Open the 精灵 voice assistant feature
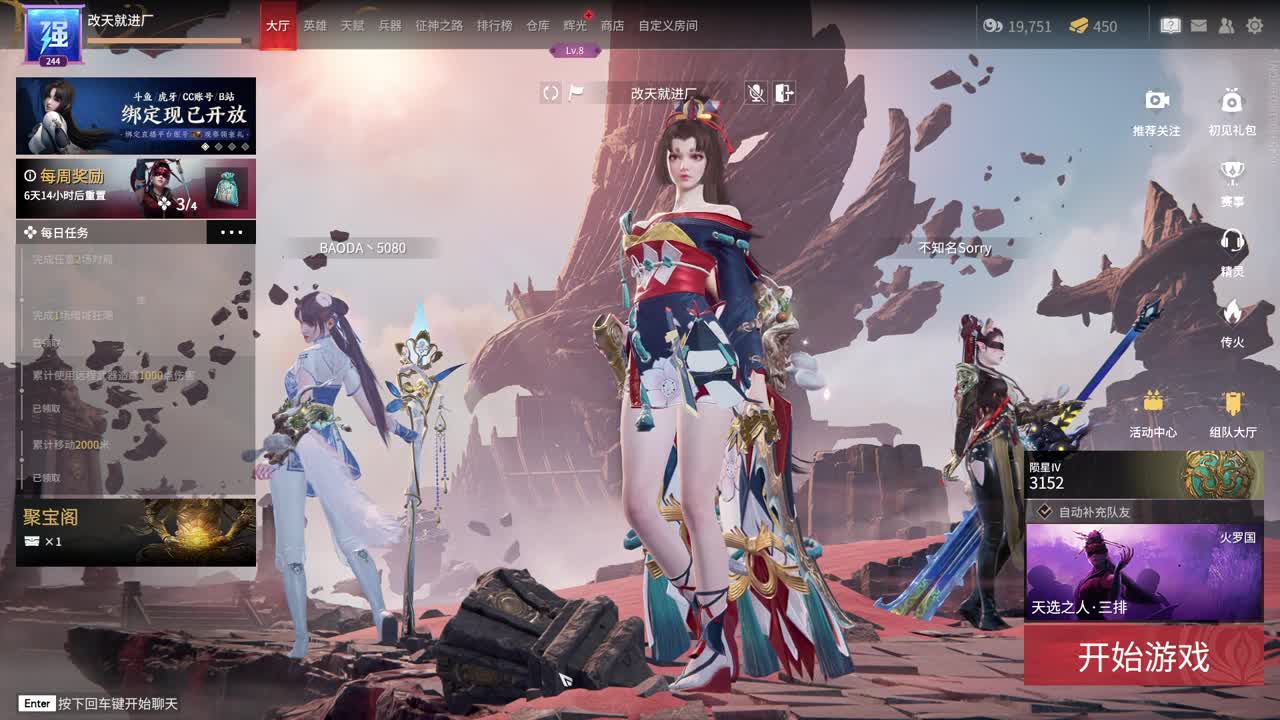 (x=1231, y=243)
